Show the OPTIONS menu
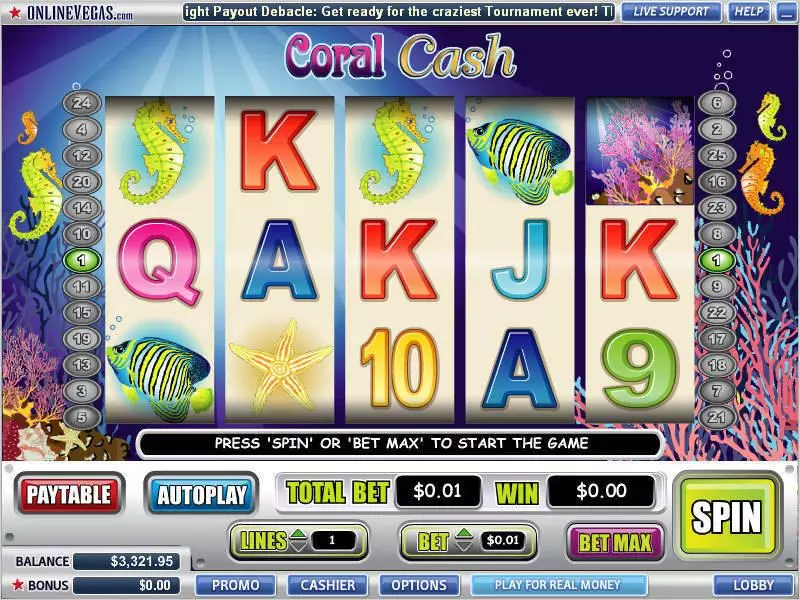The height and width of the screenshot is (600, 800). [419, 585]
